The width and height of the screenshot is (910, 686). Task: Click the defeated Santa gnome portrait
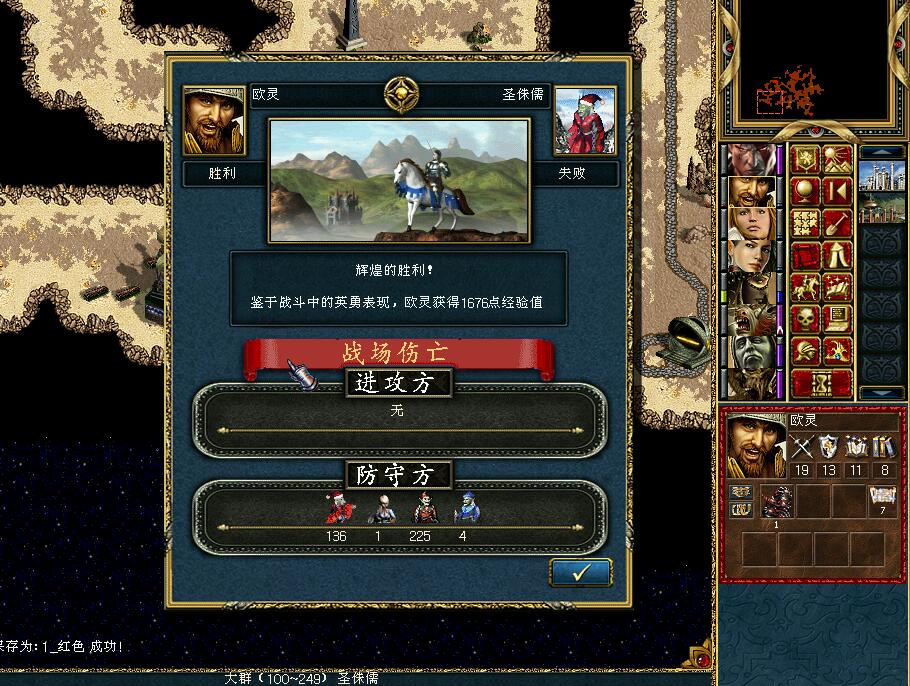[585, 121]
